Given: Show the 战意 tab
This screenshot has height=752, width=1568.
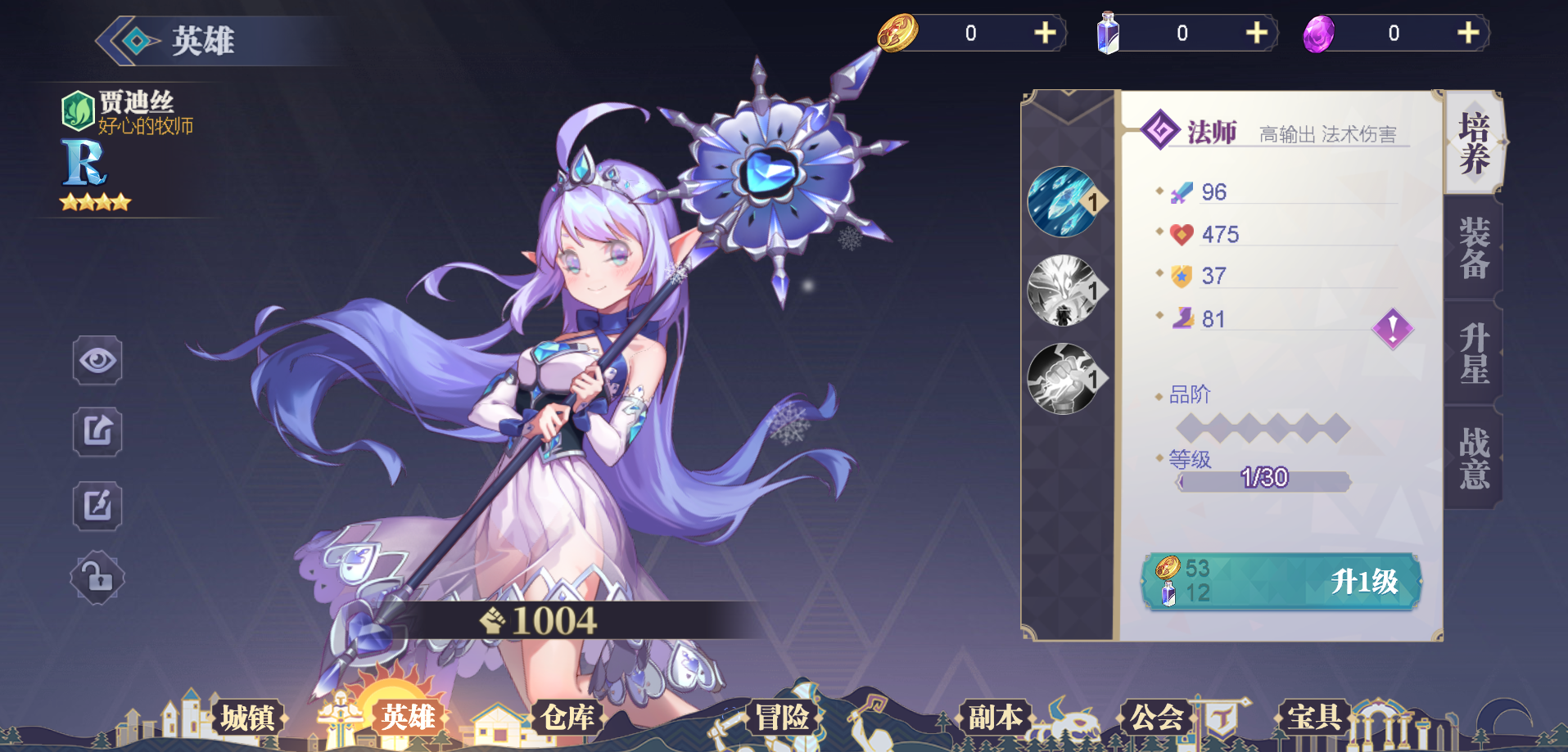Looking at the screenshot, I should click(1474, 458).
